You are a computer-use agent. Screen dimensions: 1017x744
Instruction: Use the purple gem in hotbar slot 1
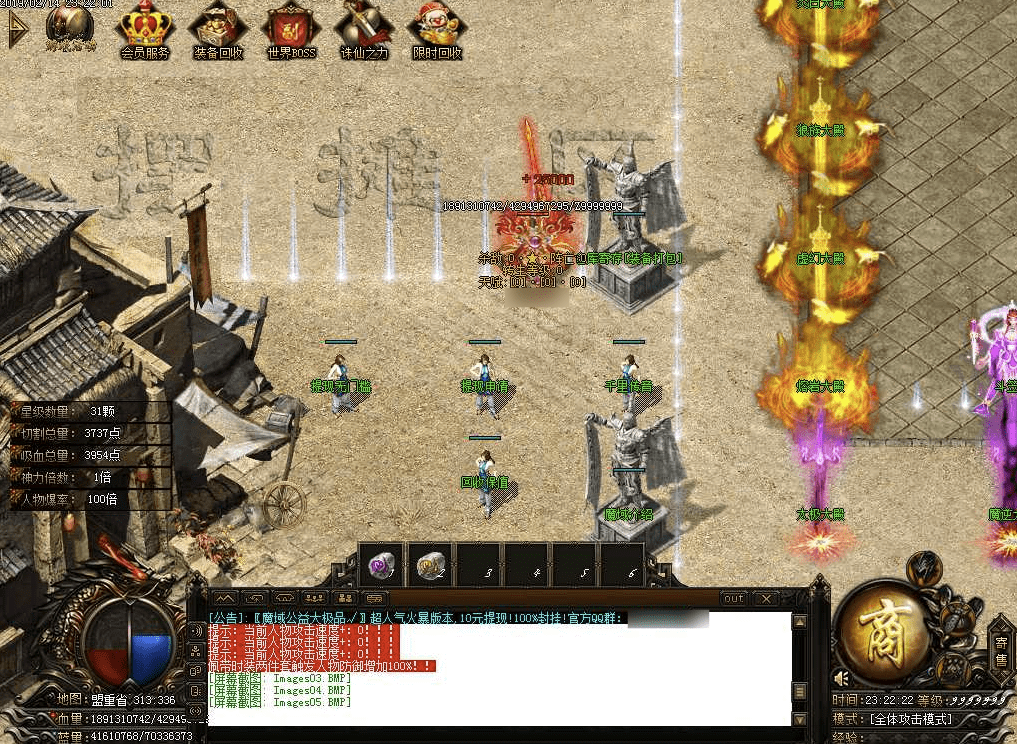(x=381, y=565)
